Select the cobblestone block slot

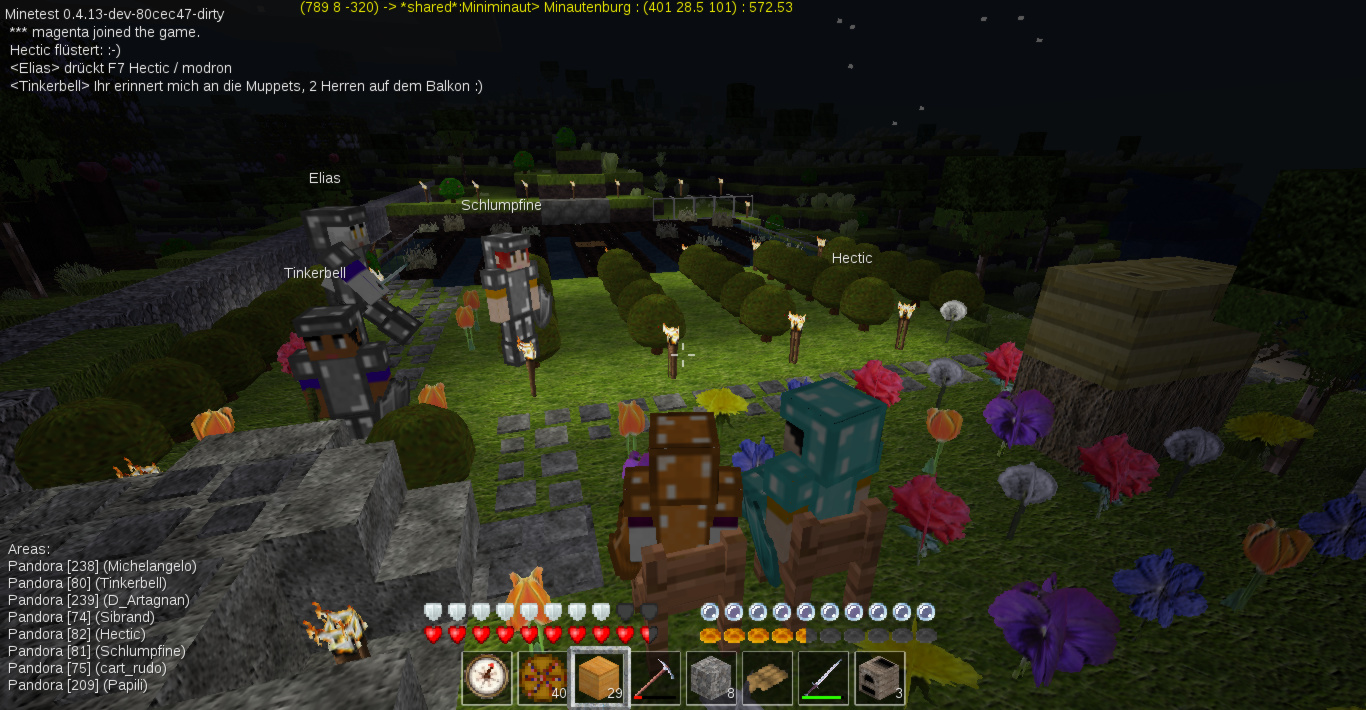(711, 678)
